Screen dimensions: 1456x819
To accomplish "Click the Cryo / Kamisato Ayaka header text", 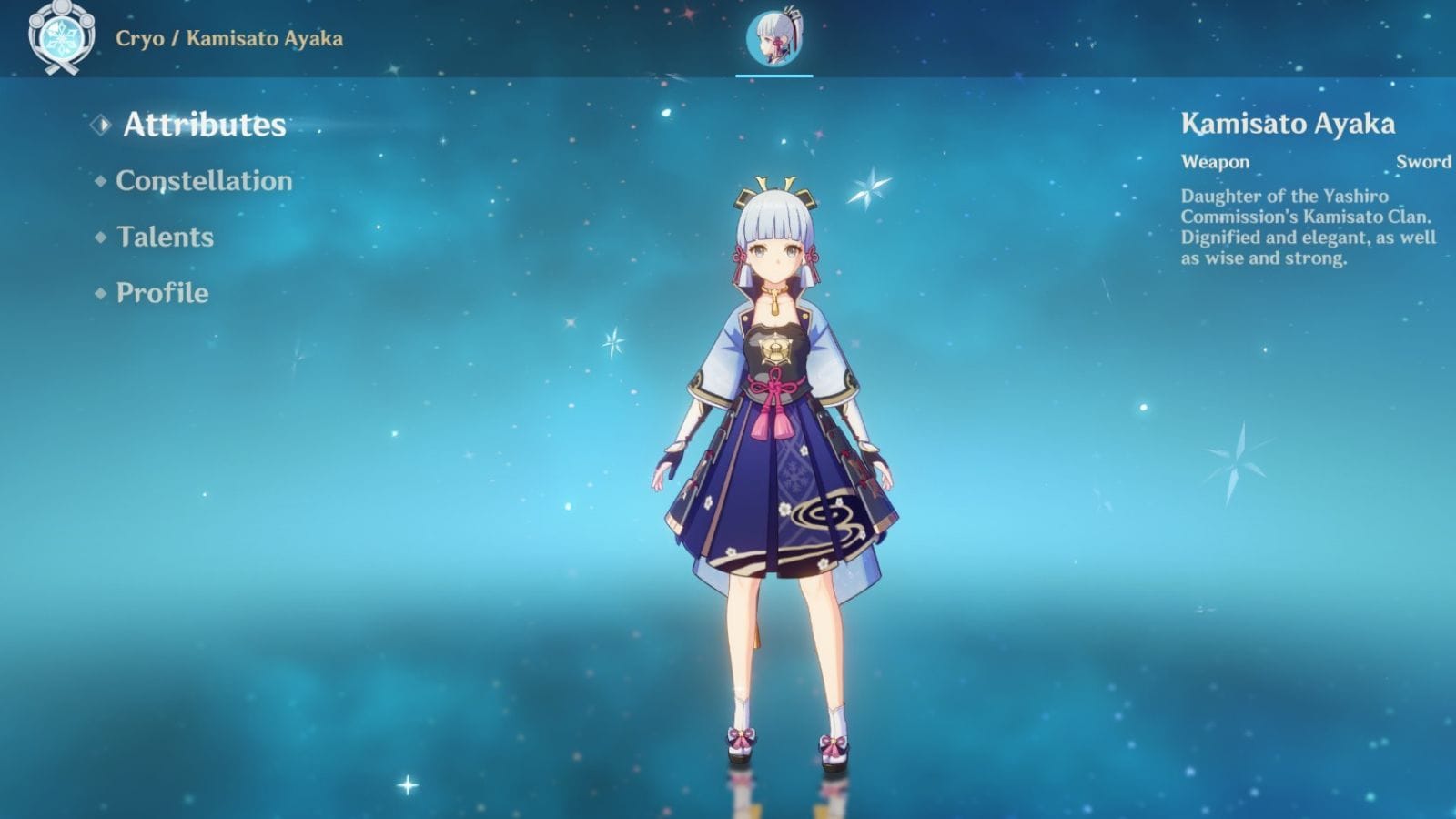I will [x=227, y=39].
